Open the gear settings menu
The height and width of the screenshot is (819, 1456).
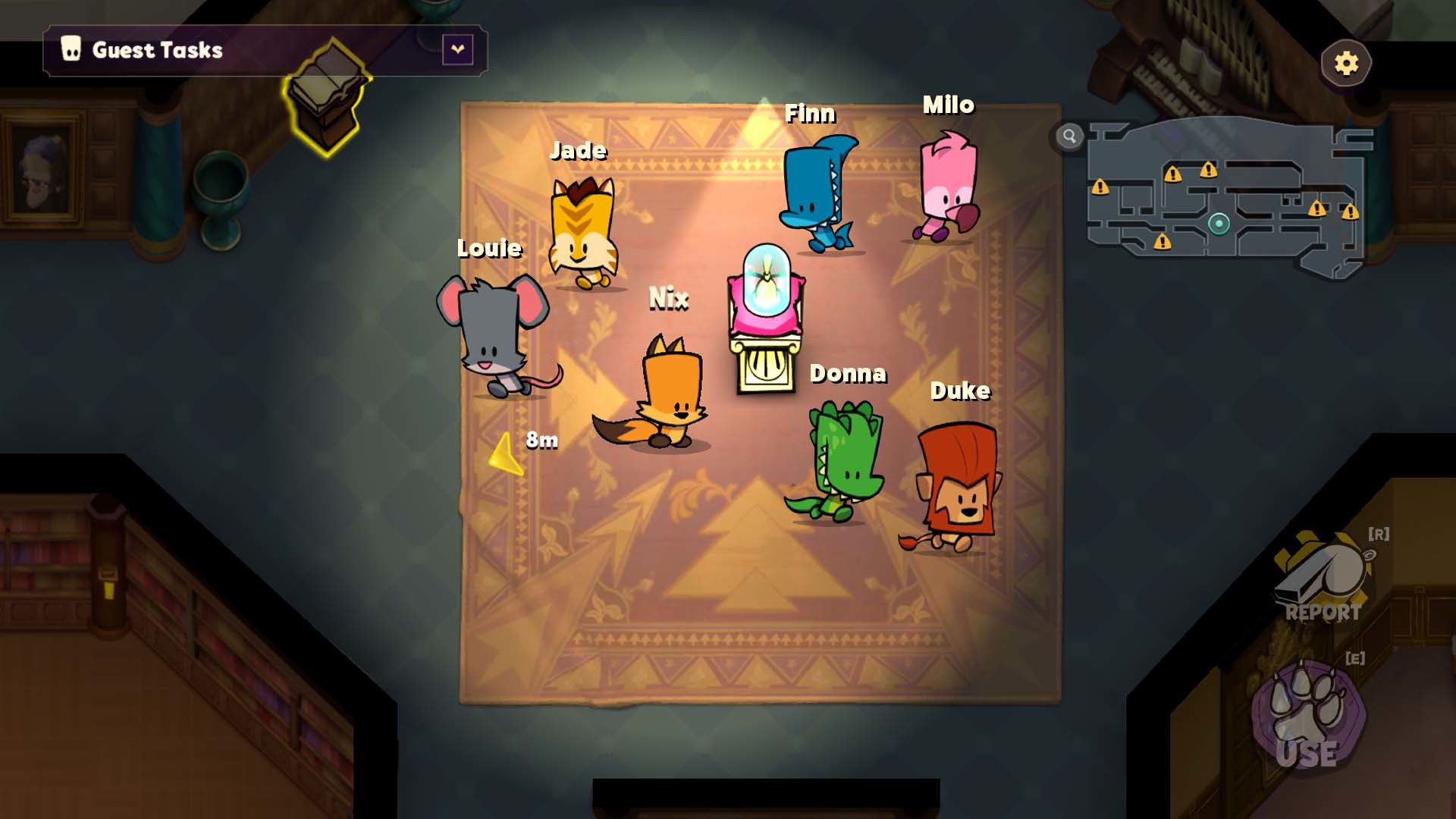tap(1346, 63)
